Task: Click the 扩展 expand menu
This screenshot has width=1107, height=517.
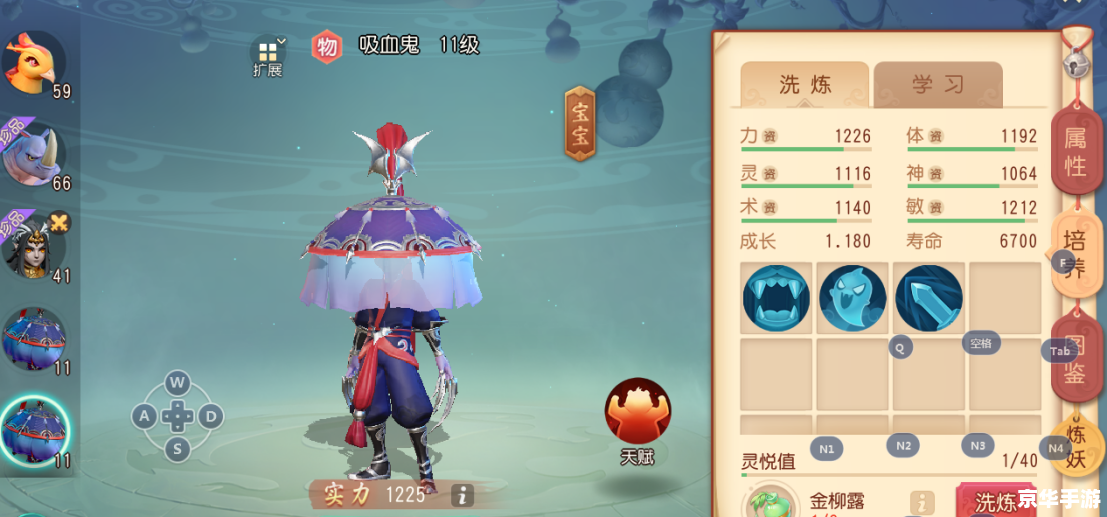Action: 268,56
